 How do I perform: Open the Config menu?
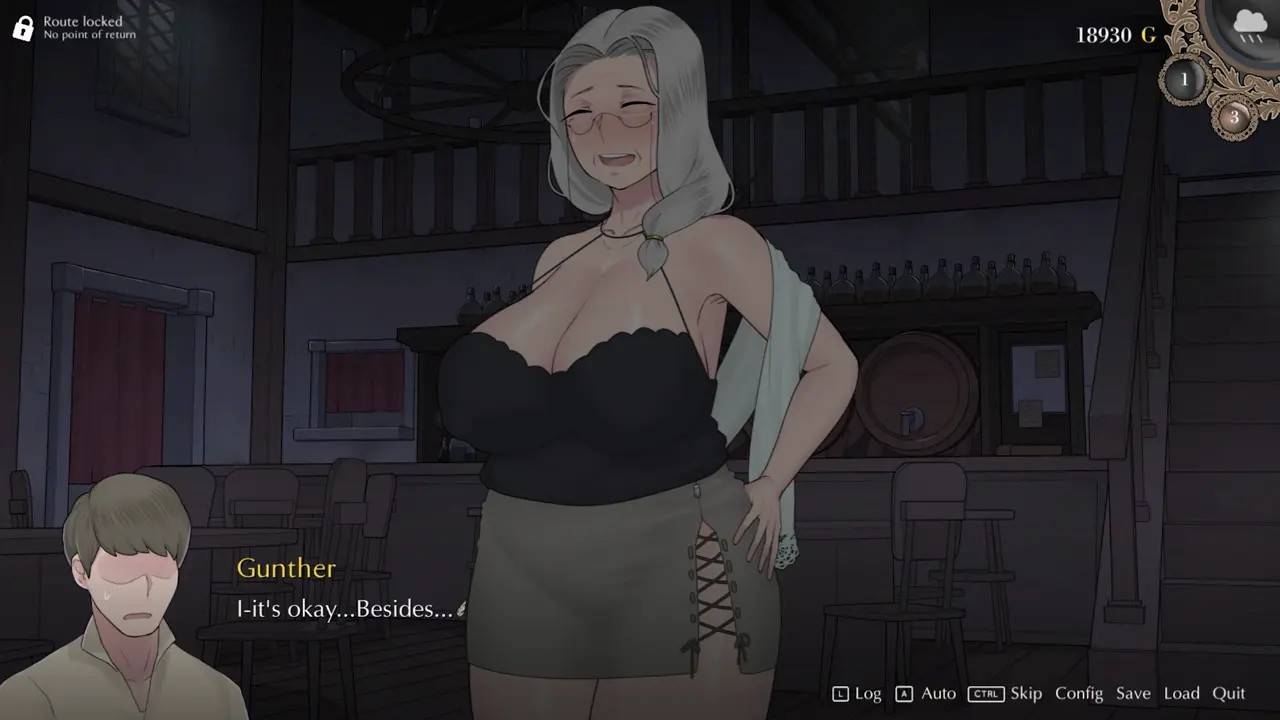1079,693
